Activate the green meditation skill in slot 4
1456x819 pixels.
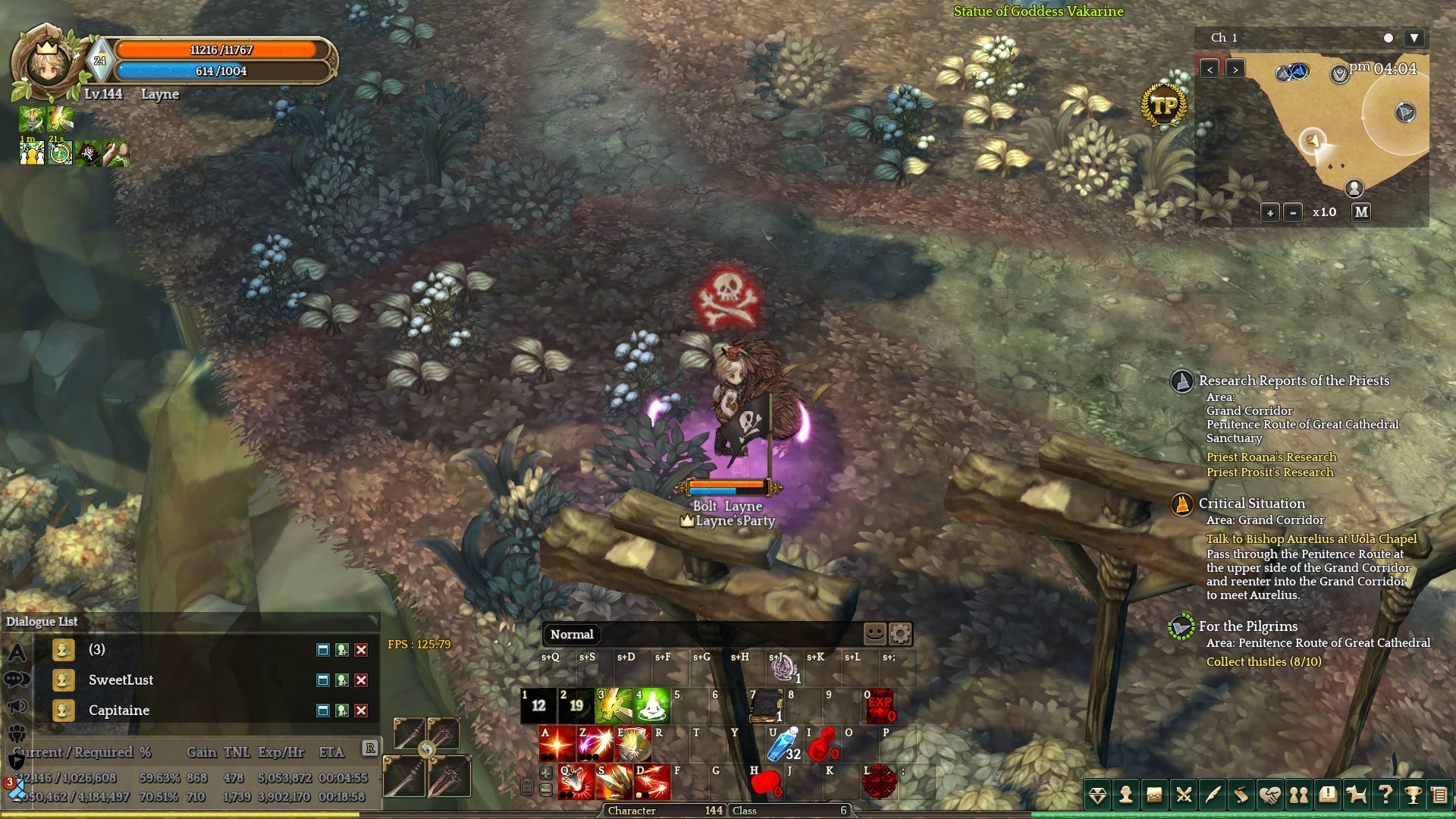(x=652, y=706)
